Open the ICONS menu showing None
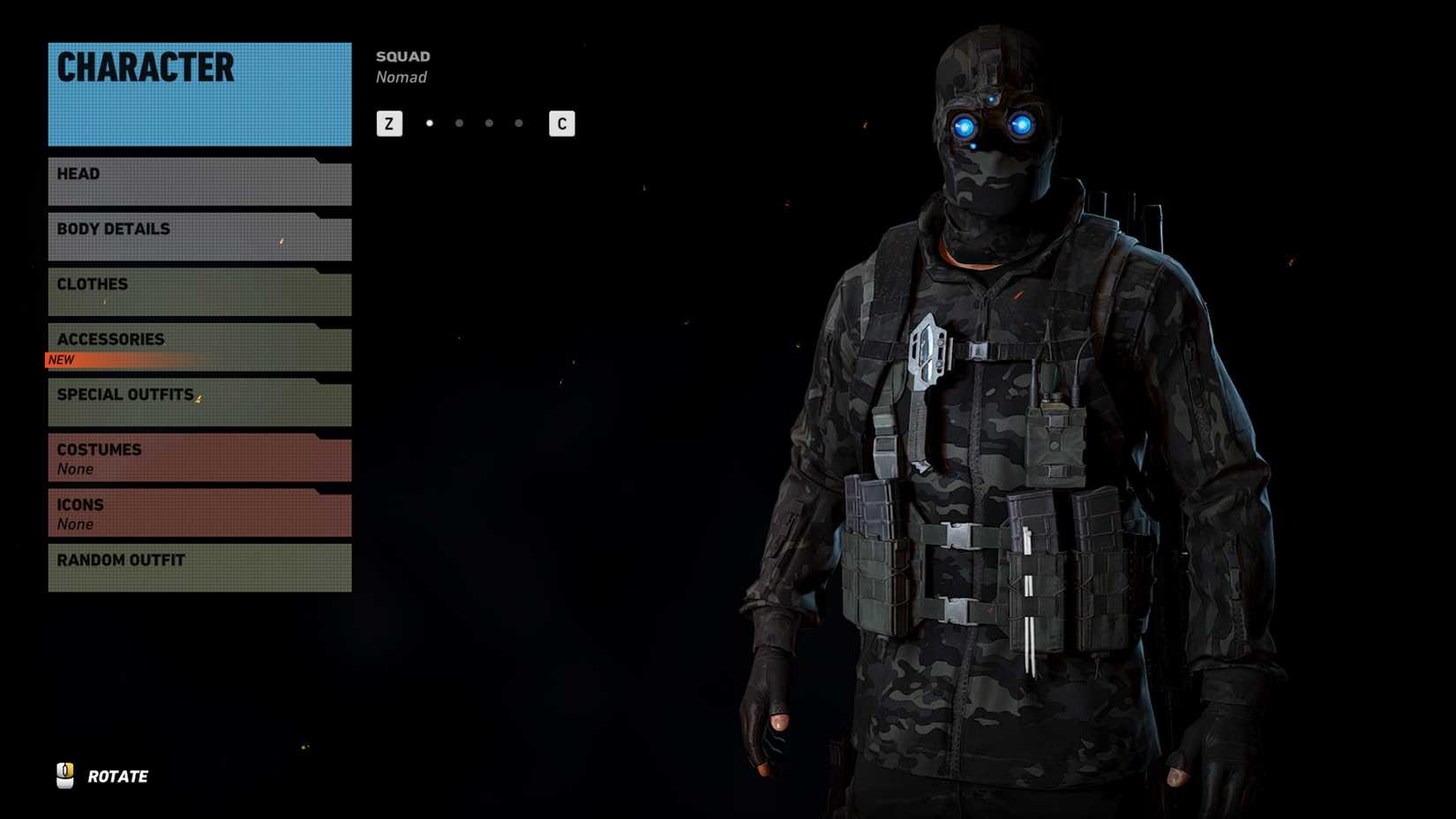Image resolution: width=1456 pixels, height=819 pixels. (199, 513)
